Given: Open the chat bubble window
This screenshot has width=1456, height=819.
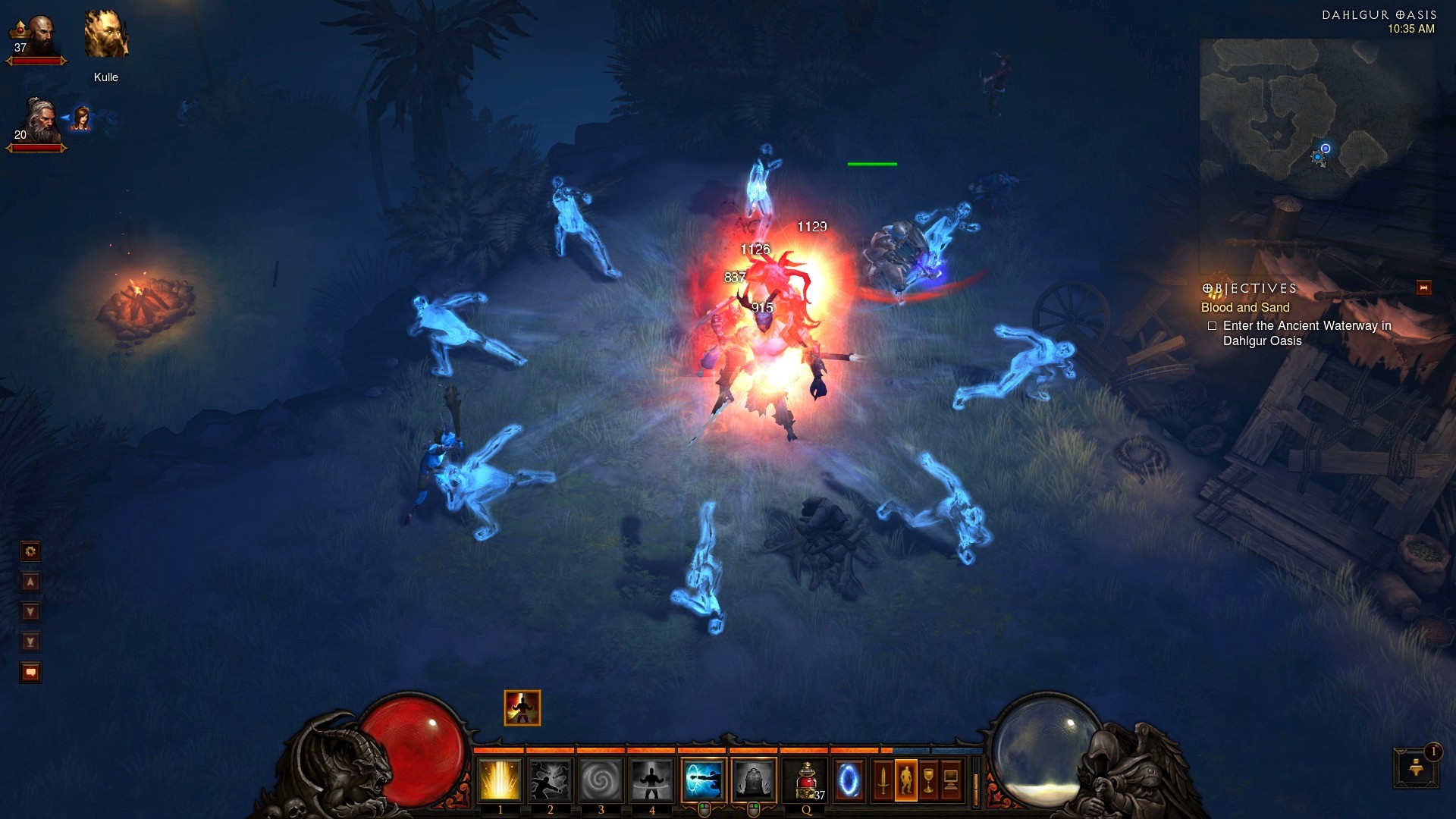Looking at the screenshot, I should [30, 670].
